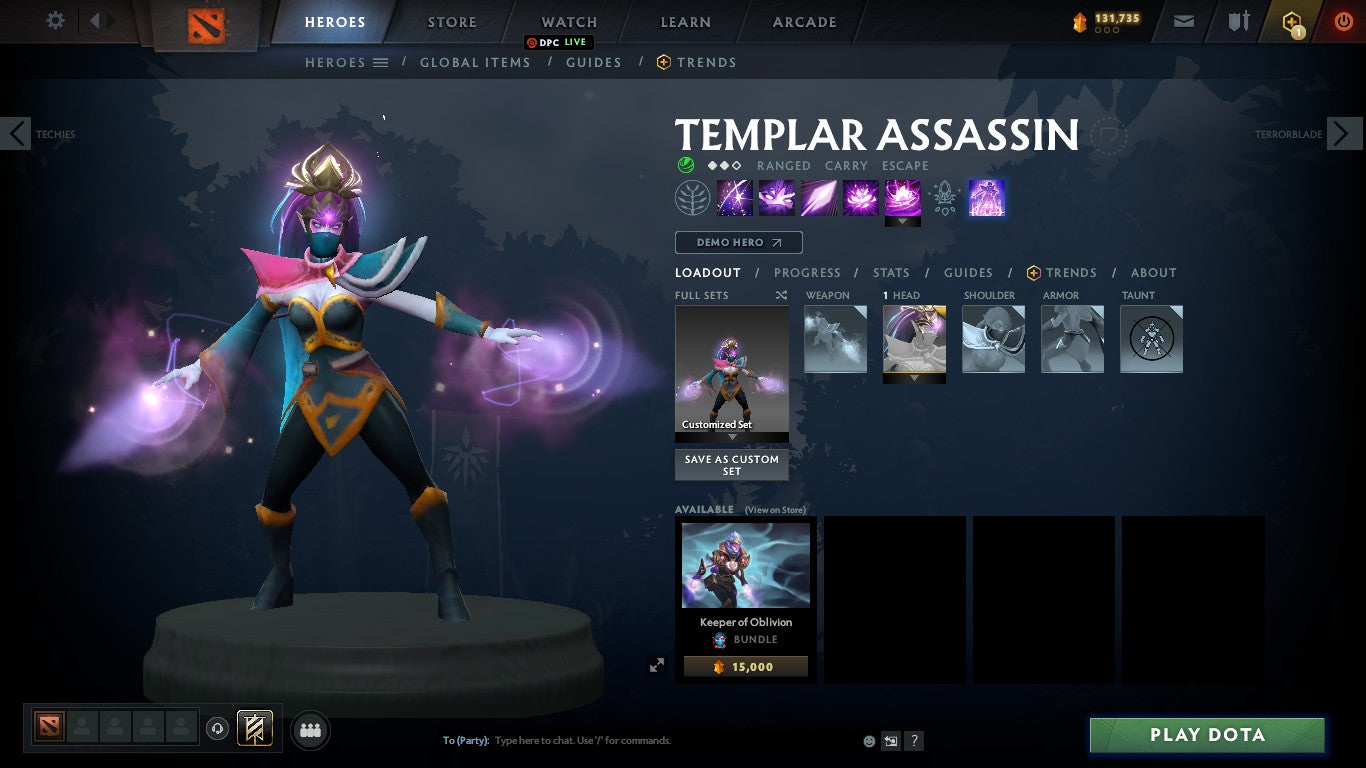The width and height of the screenshot is (1366, 768).
Task: Open the find party group icon
Action: pyautogui.click(x=310, y=730)
